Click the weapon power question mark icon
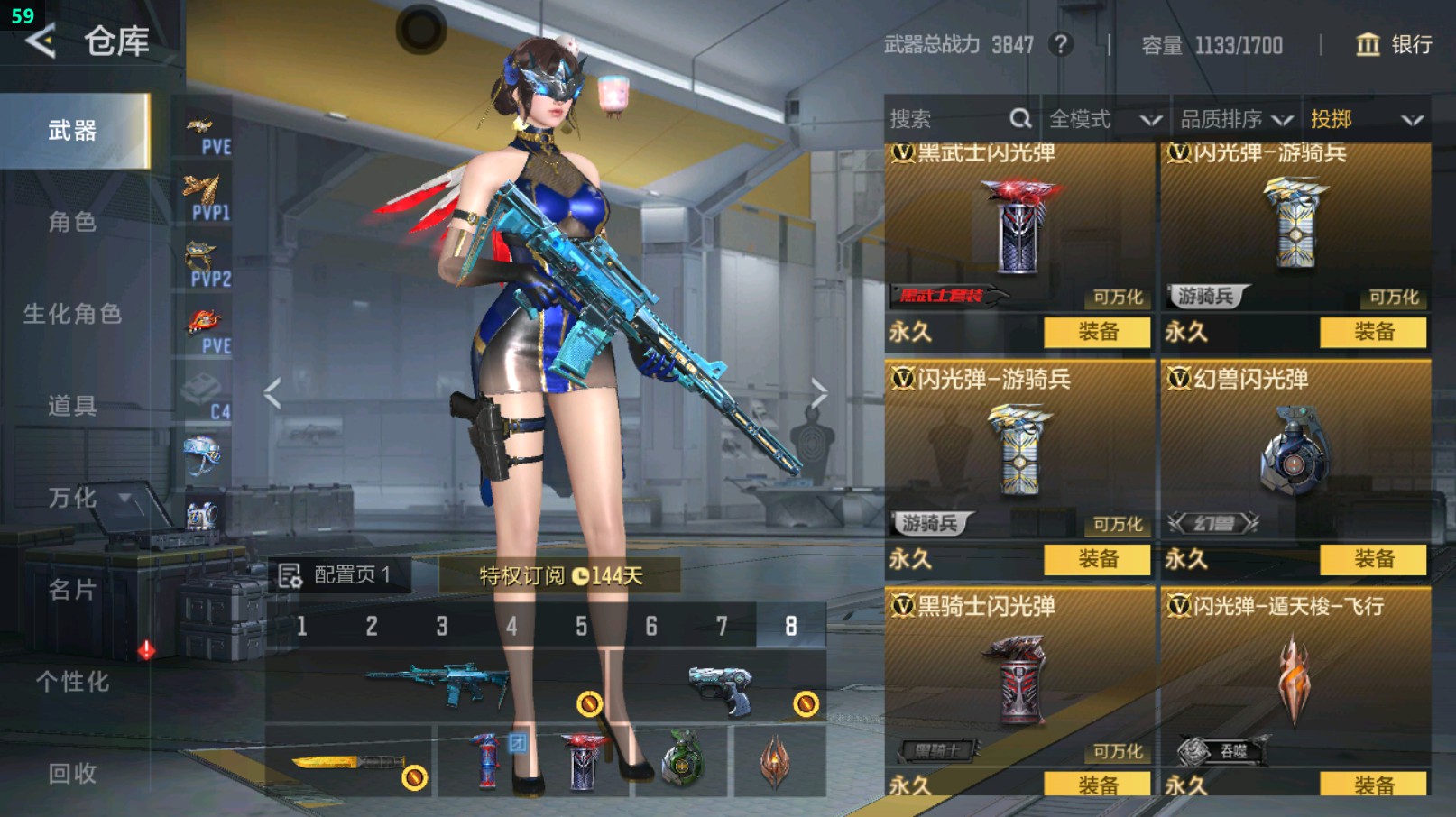 coord(1061,44)
